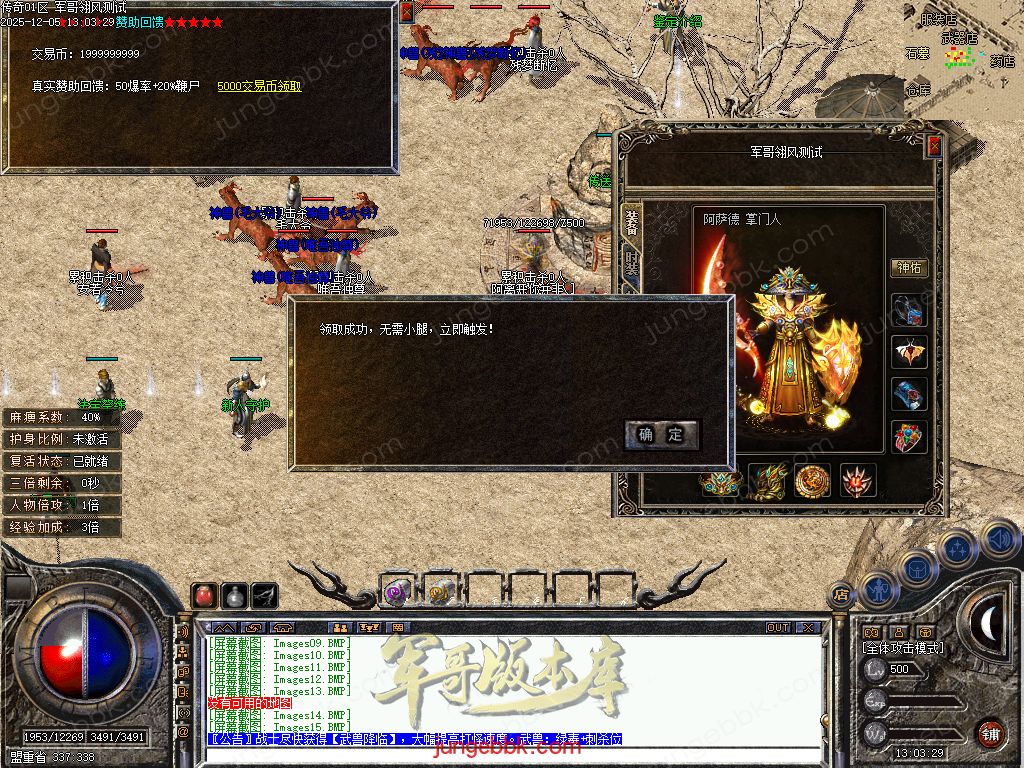Screen dimensions: 1024x768
Task: Open the 店 shop button
Action: tap(841, 593)
